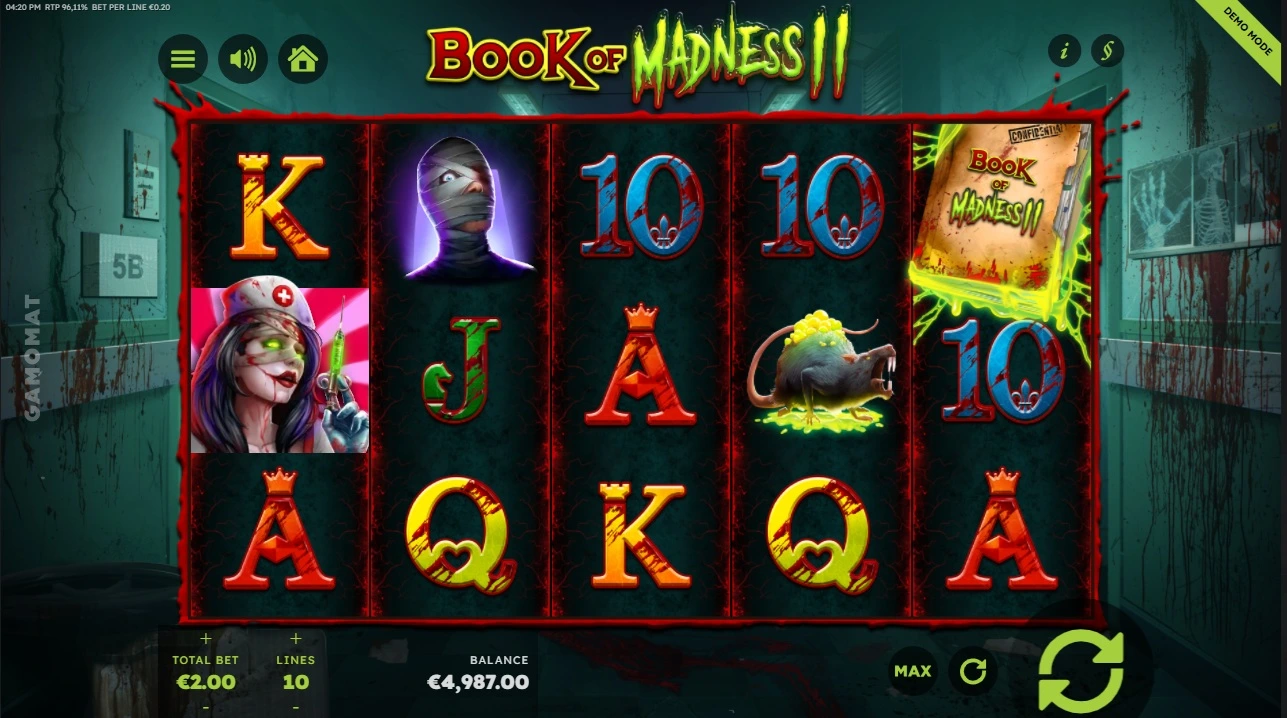Decrease the total bet with minus
The width and height of the screenshot is (1287, 718).
pyautogui.click(x=206, y=706)
